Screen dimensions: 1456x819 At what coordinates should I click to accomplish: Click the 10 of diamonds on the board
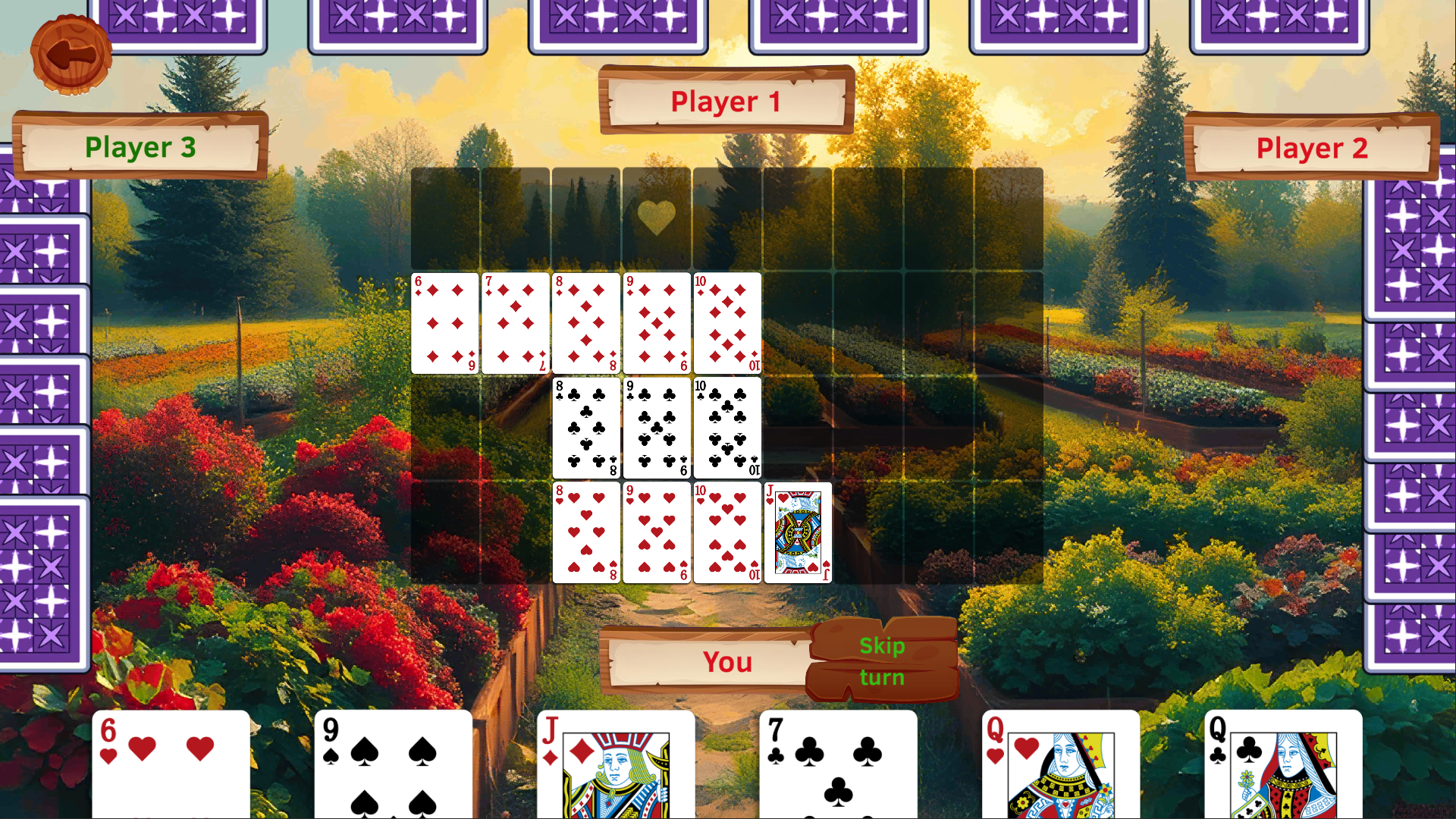[726, 324]
